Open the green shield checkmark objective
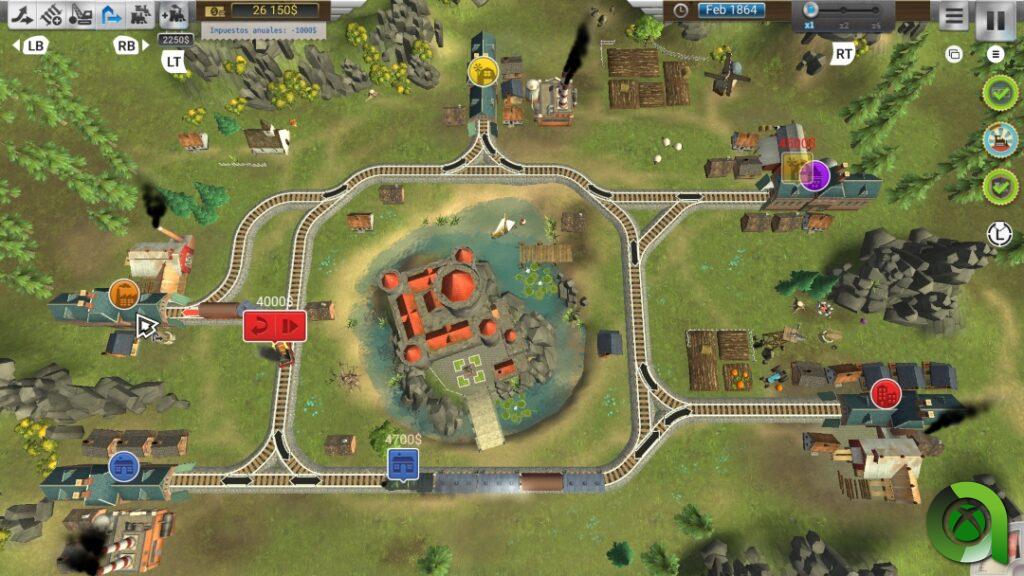The image size is (1024, 576). pyautogui.click(x=999, y=185)
